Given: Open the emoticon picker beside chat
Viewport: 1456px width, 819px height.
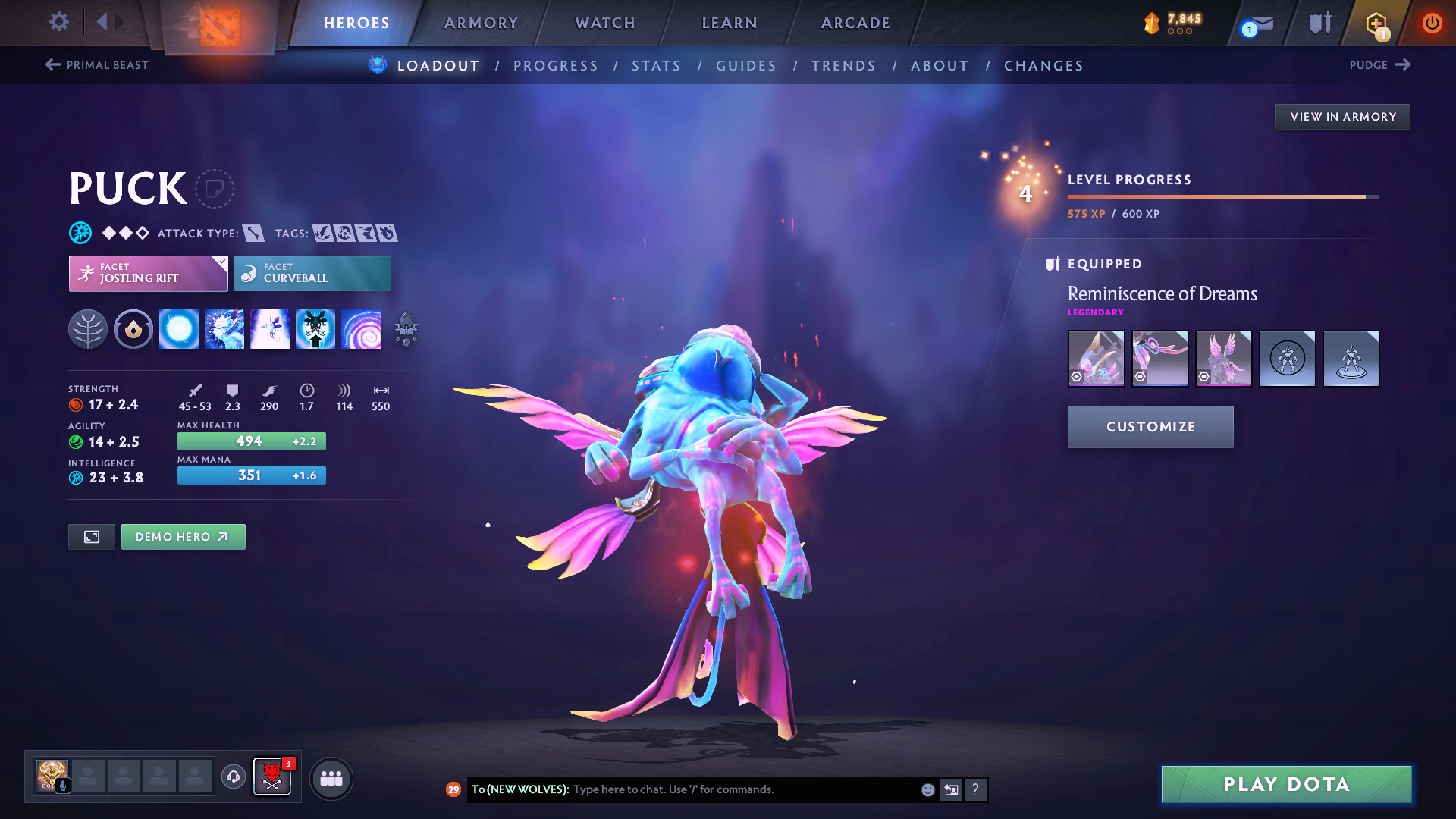Looking at the screenshot, I should point(927,789).
